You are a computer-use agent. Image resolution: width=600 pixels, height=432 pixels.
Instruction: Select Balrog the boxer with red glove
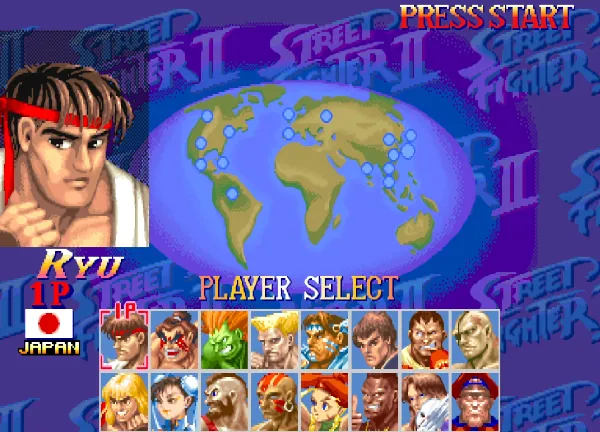(x=424, y=338)
